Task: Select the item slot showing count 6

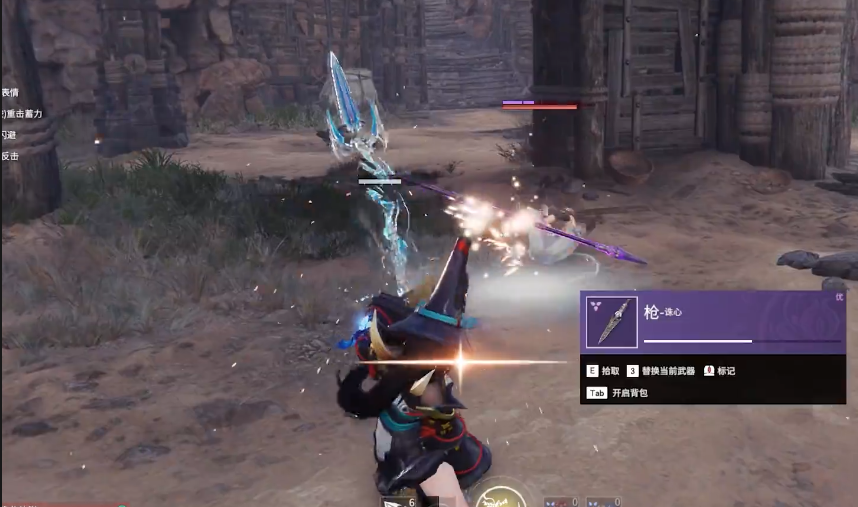Action: tap(398, 500)
